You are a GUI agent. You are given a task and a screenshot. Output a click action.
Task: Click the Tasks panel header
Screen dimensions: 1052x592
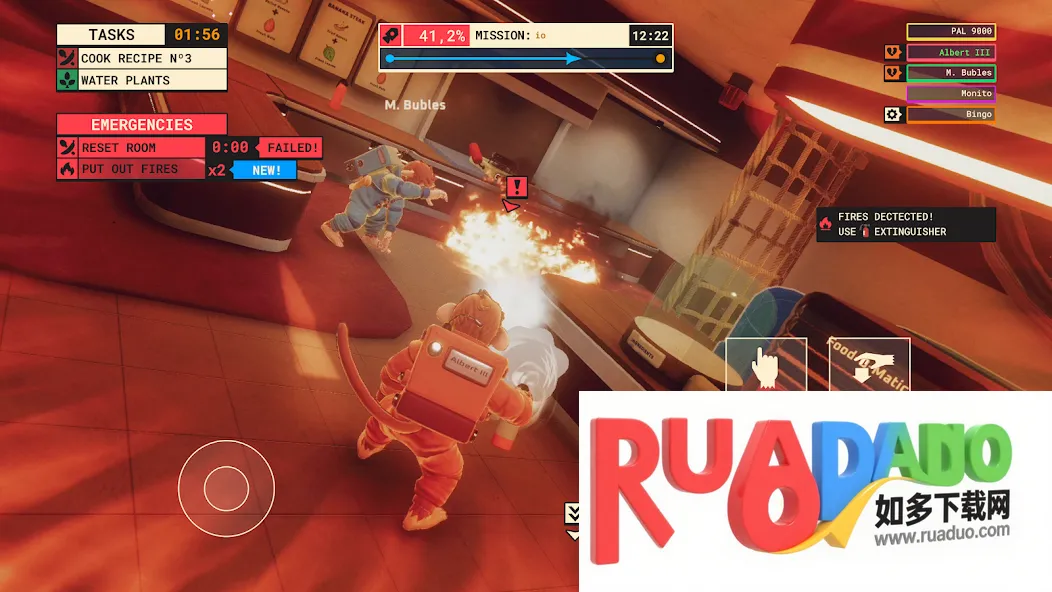click(x=112, y=35)
